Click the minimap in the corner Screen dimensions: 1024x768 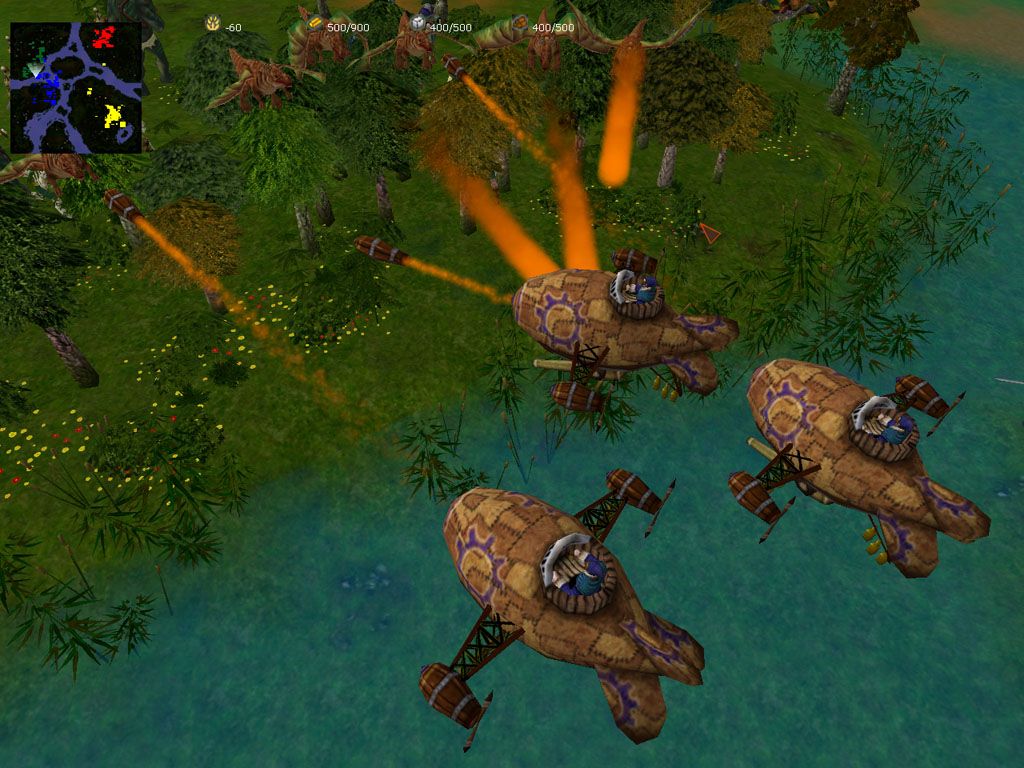pyautogui.click(x=76, y=88)
